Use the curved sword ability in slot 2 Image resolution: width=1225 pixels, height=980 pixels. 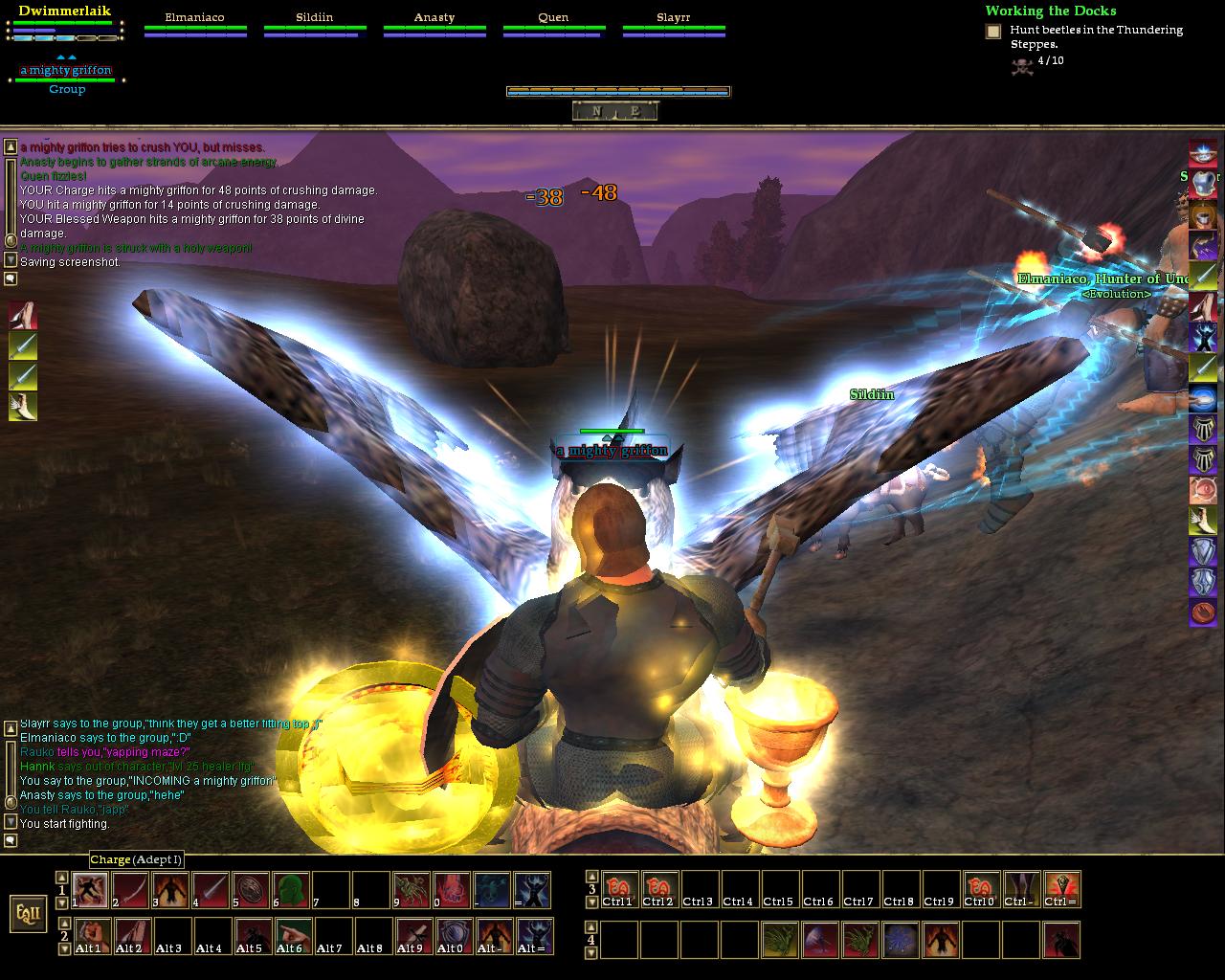click(130, 890)
